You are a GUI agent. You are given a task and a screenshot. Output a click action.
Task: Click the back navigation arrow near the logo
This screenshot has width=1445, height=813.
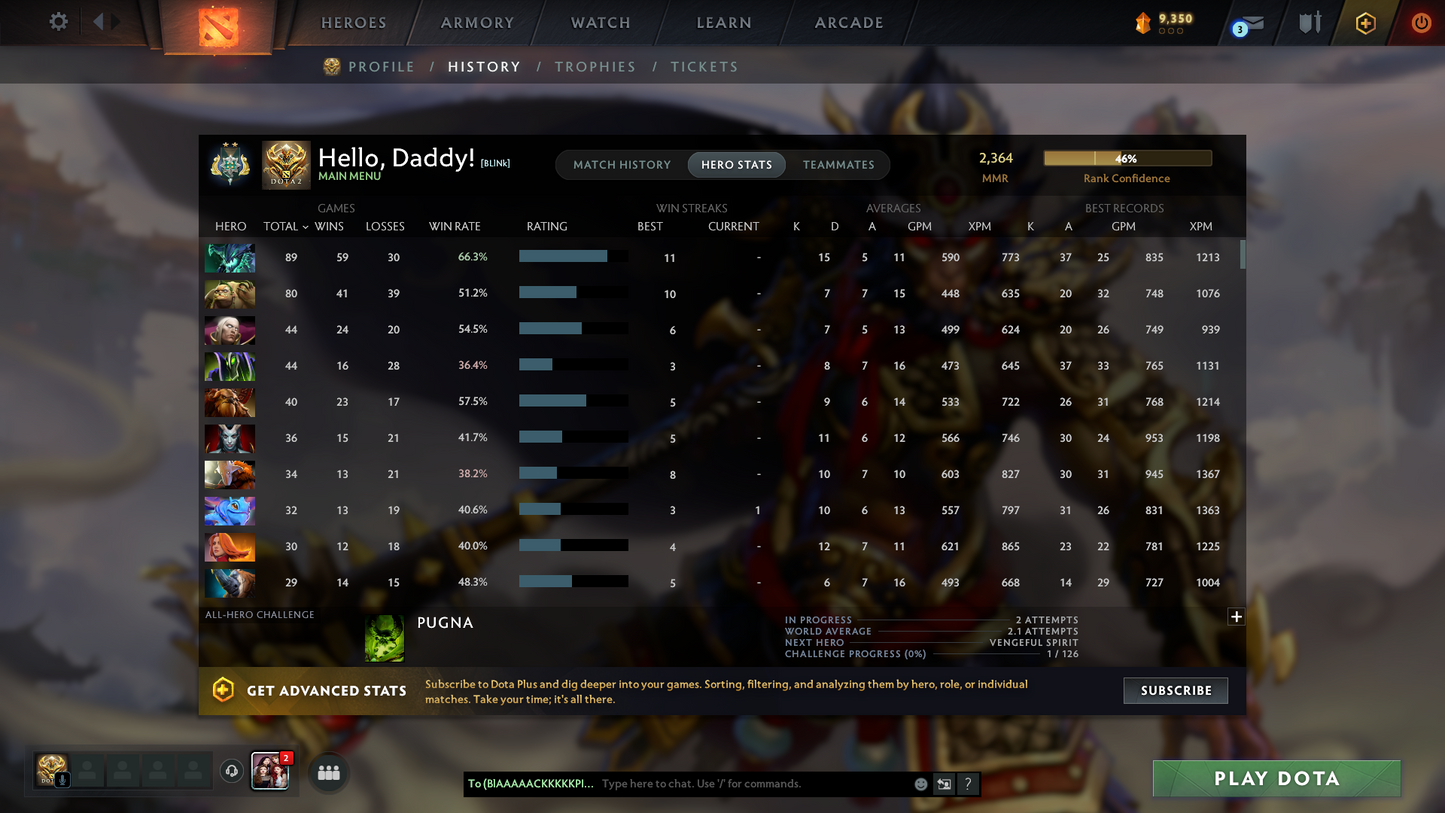click(x=97, y=21)
